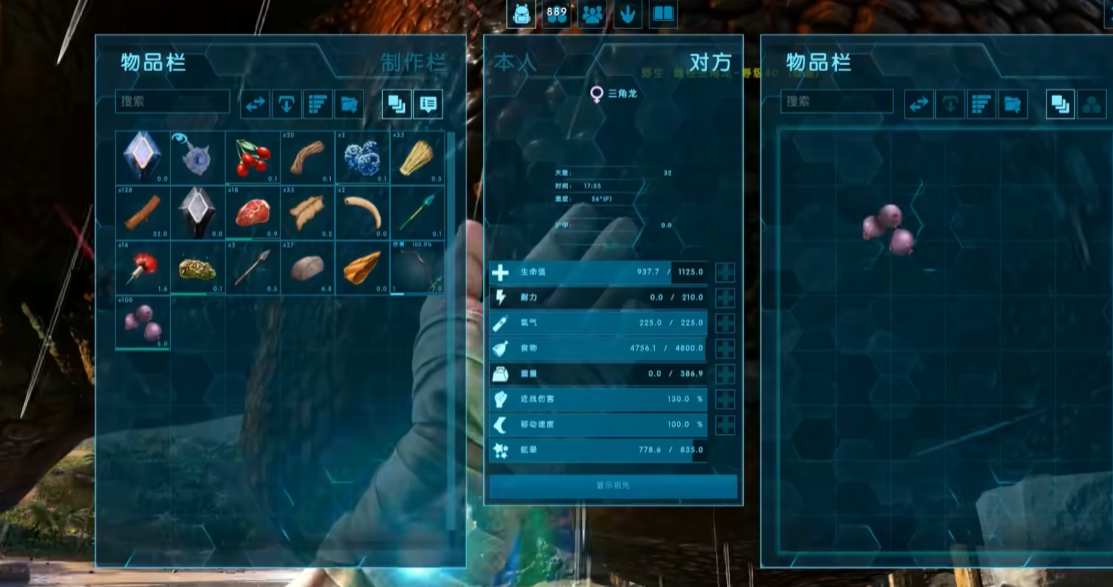Select the red-feathered tranquilizer dart slot
The image size is (1113, 587).
pos(142,267)
